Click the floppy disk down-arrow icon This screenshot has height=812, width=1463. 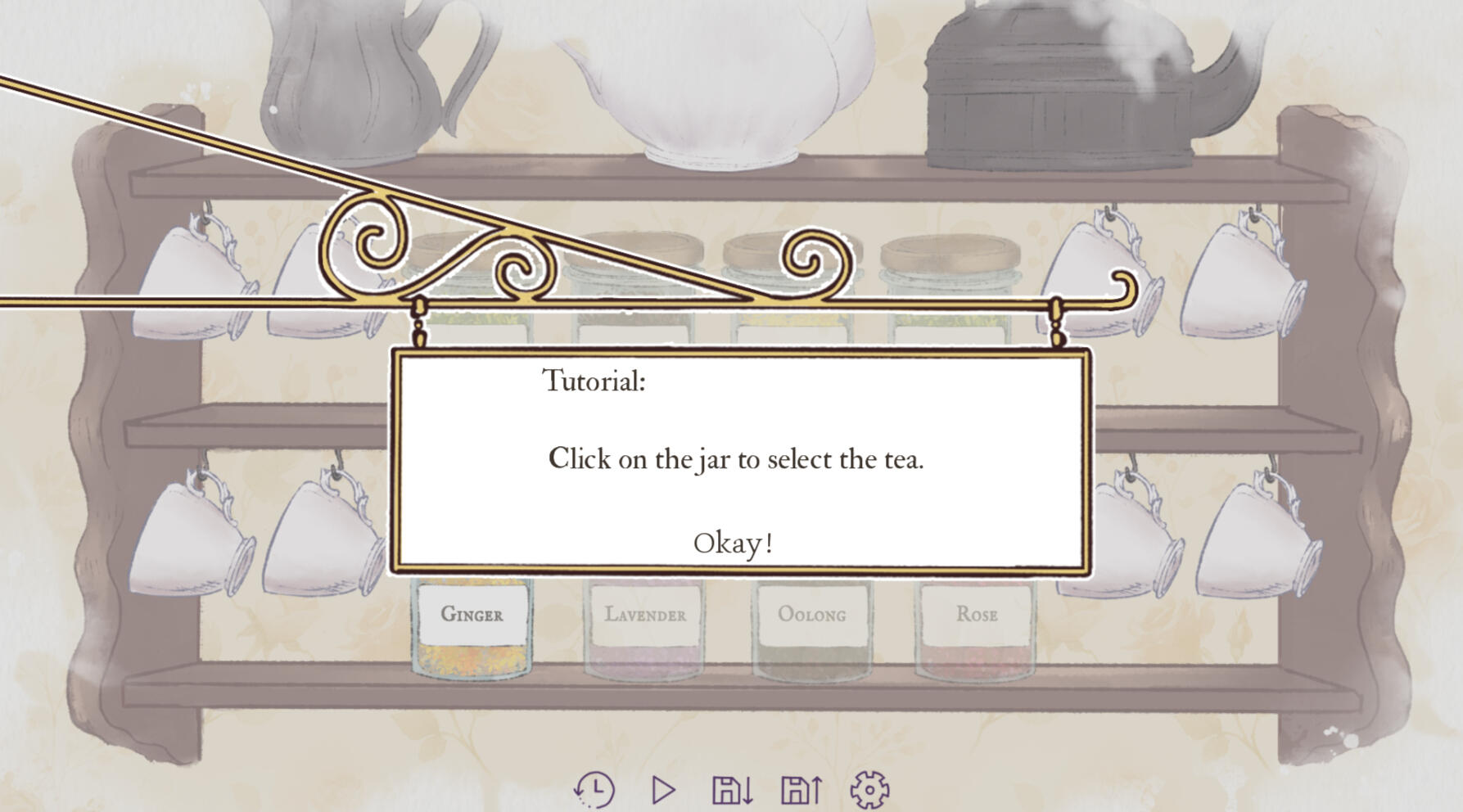(732, 790)
